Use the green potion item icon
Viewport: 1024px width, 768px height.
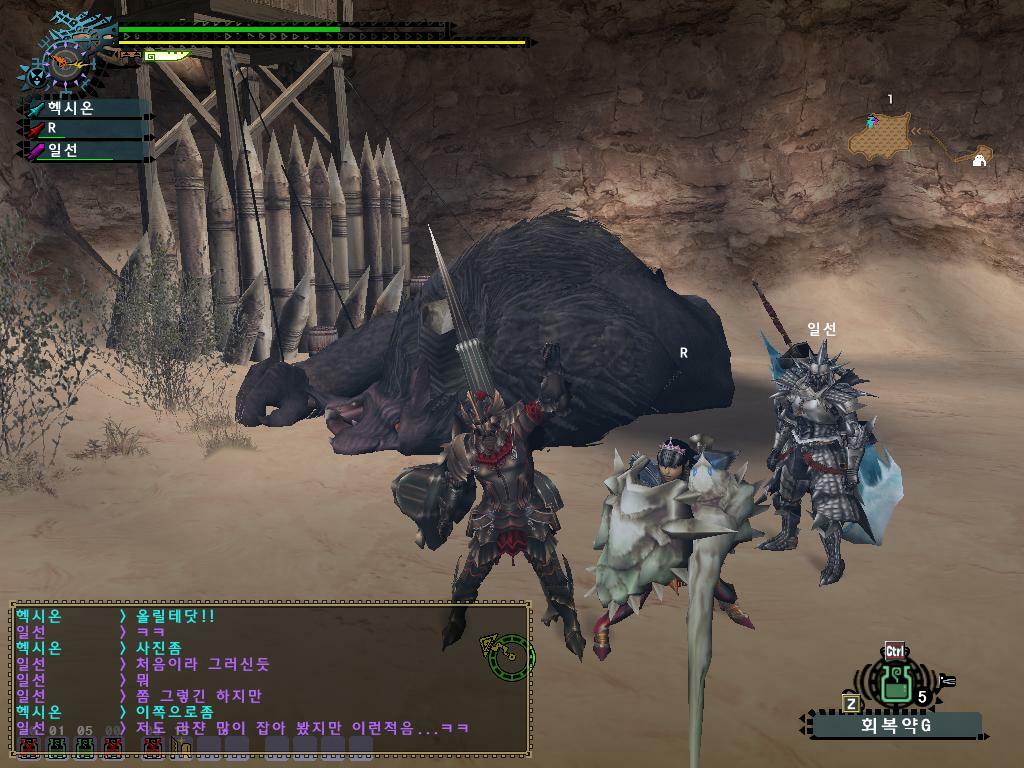897,684
